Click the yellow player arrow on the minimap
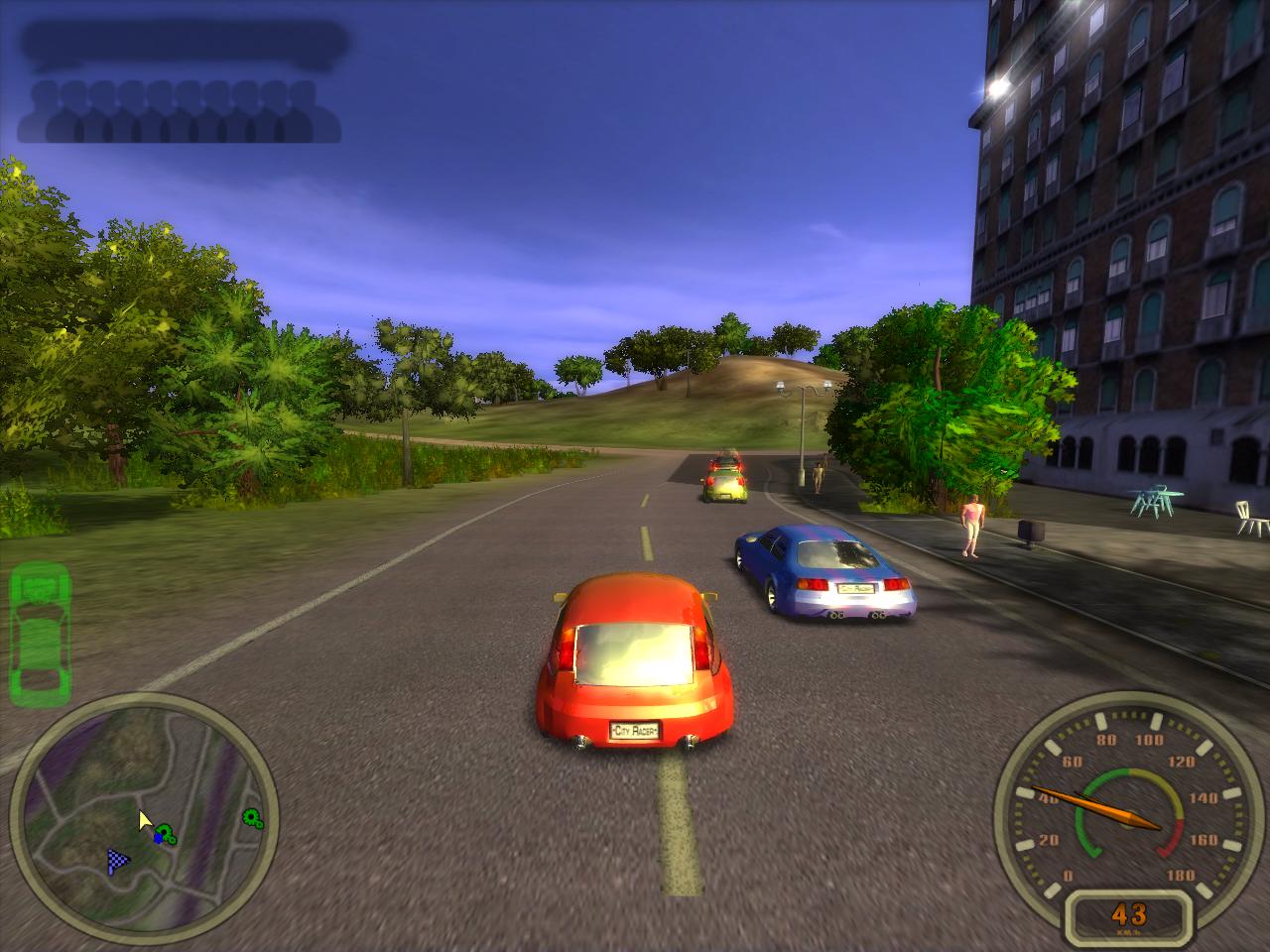The height and width of the screenshot is (952, 1270). [145, 822]
